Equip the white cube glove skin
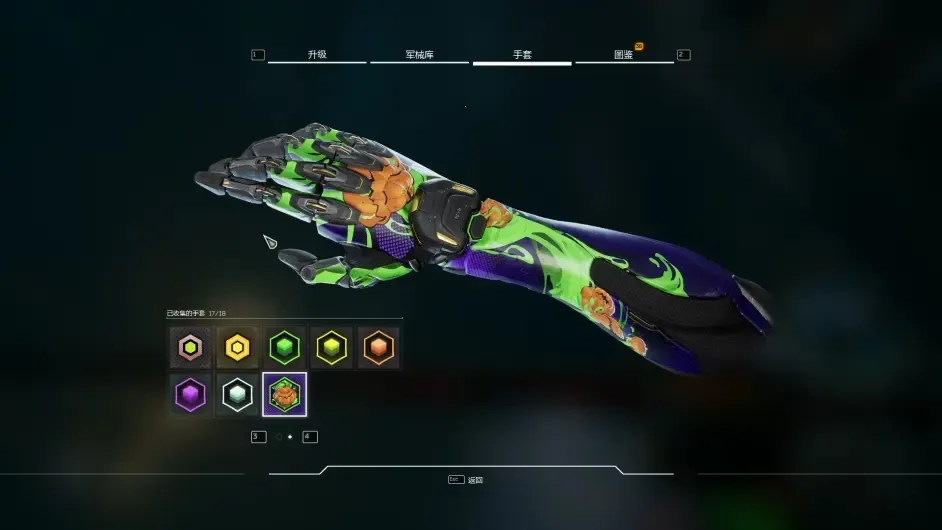The width and height of the screenshot is (942, 530). tap(237, 395)
